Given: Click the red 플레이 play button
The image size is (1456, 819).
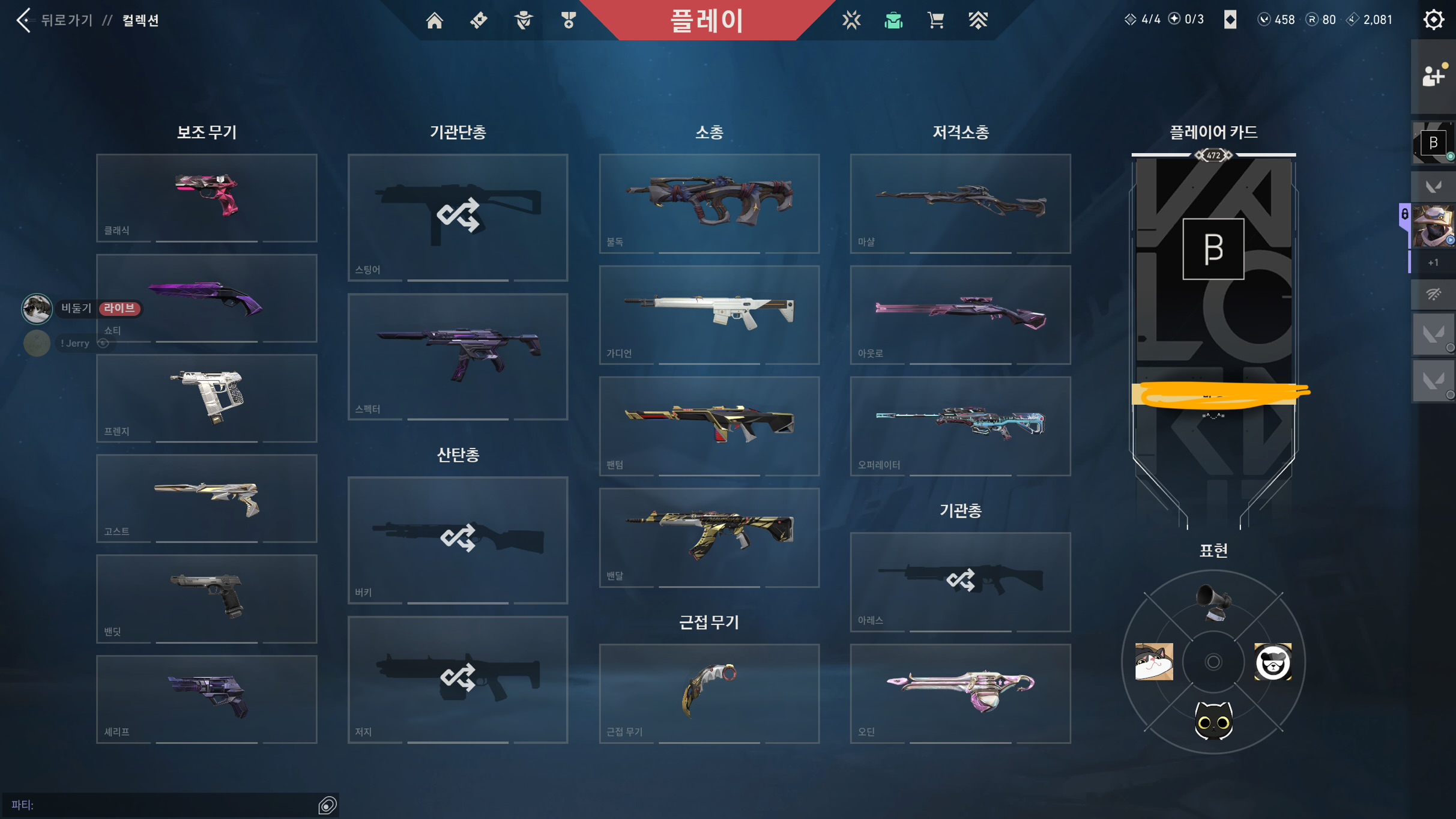Looking at the screenshot, I should 707,20.
